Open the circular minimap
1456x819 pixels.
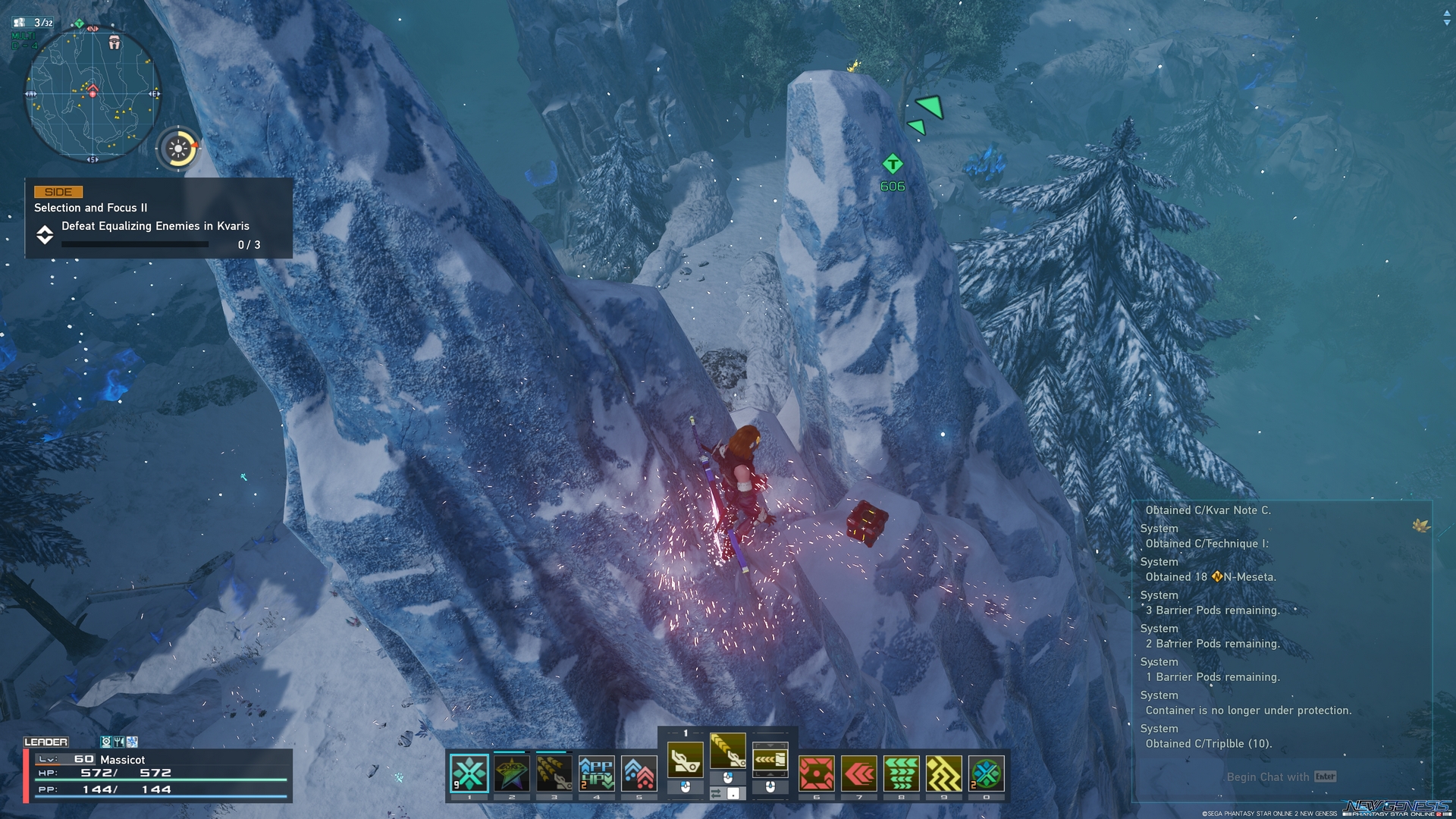tap(93, 95)
